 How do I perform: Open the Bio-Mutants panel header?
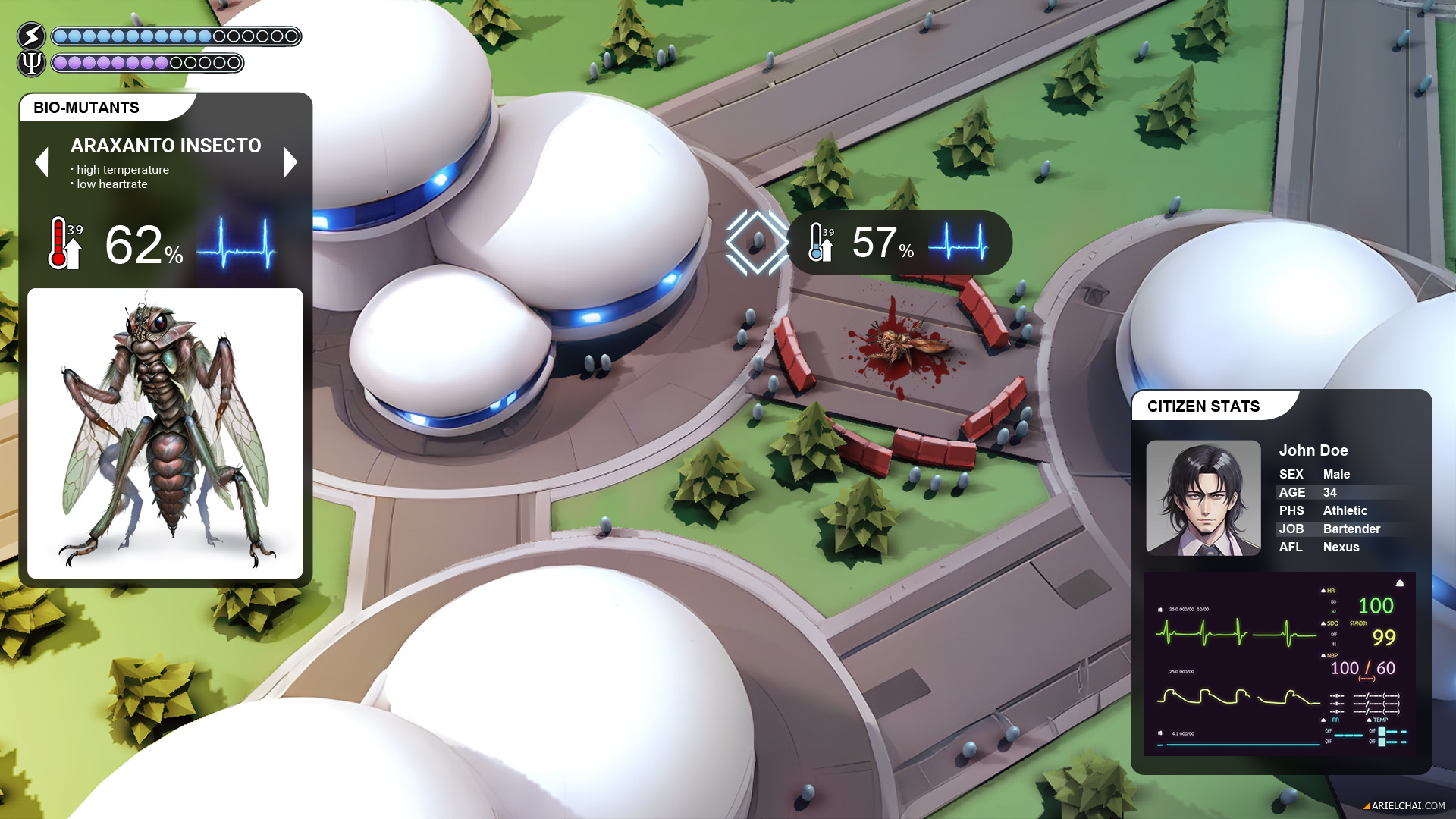coord(86,108)
